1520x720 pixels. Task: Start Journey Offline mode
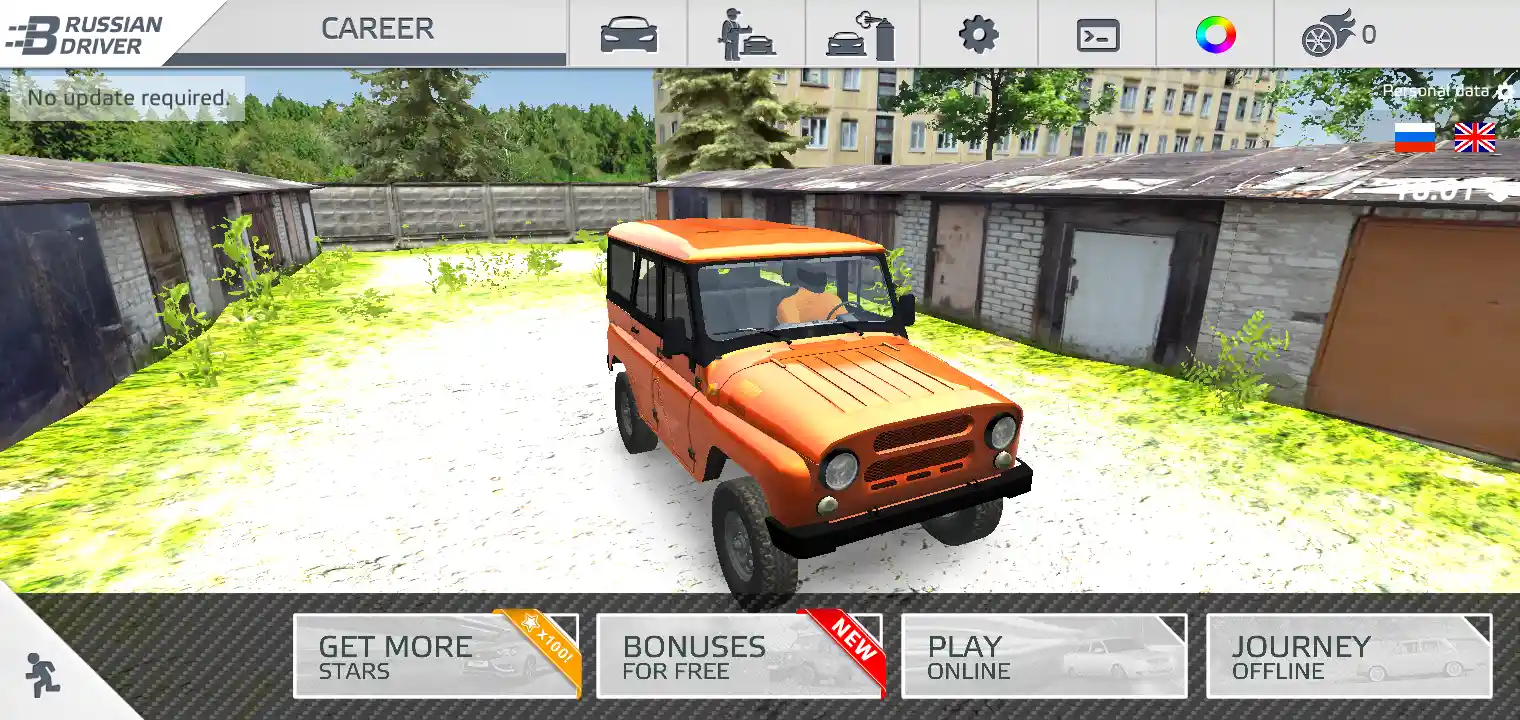coord(1349,656)
